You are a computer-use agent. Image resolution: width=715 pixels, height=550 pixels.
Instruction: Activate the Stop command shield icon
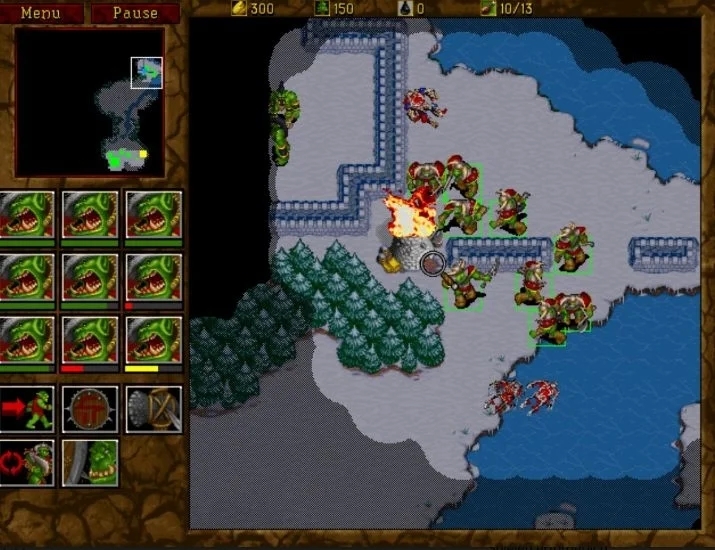91,408
